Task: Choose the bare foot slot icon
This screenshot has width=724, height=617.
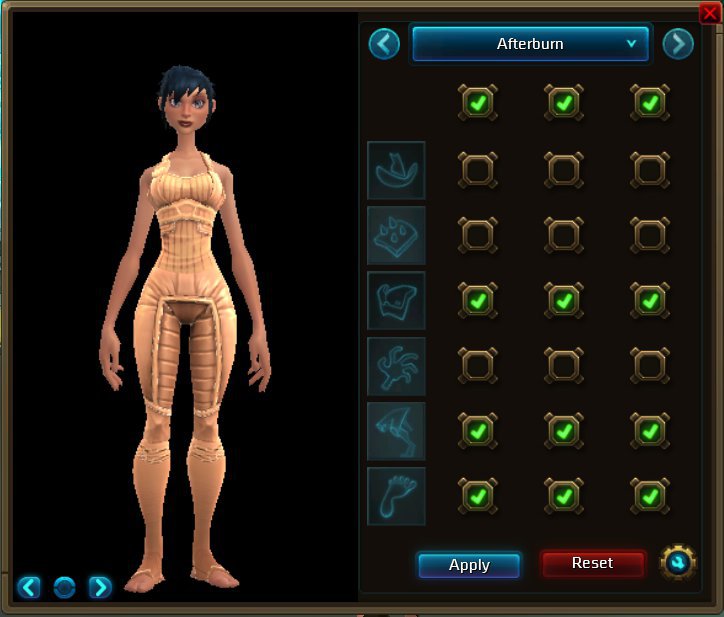Action: pyautogui.click(x=396, y=496)
